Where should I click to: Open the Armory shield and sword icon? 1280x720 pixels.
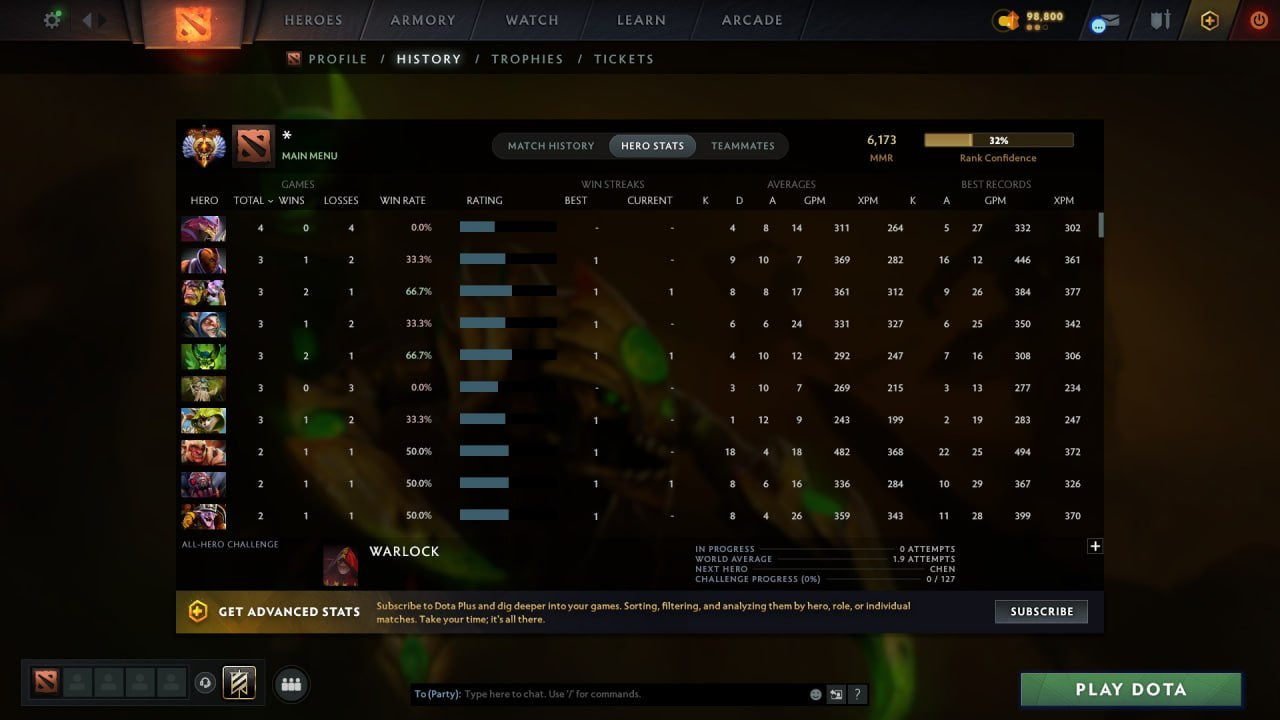pos(1161,19)
